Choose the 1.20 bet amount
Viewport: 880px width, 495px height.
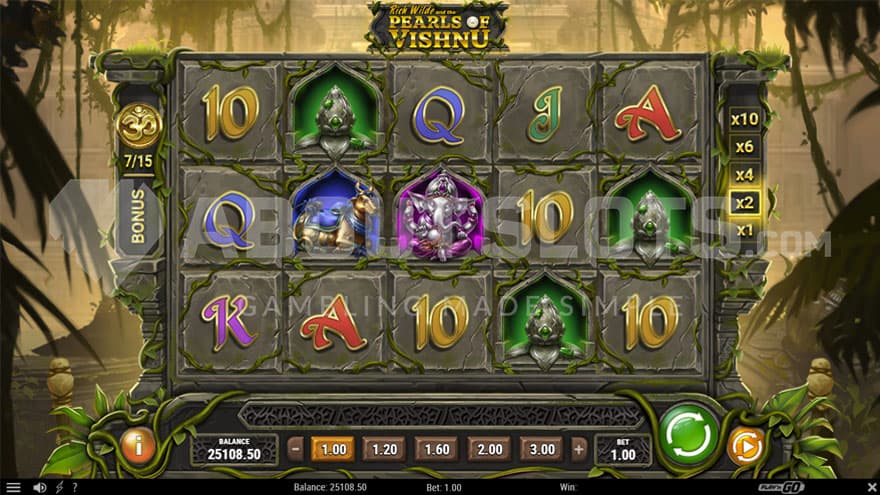point(385,449)
